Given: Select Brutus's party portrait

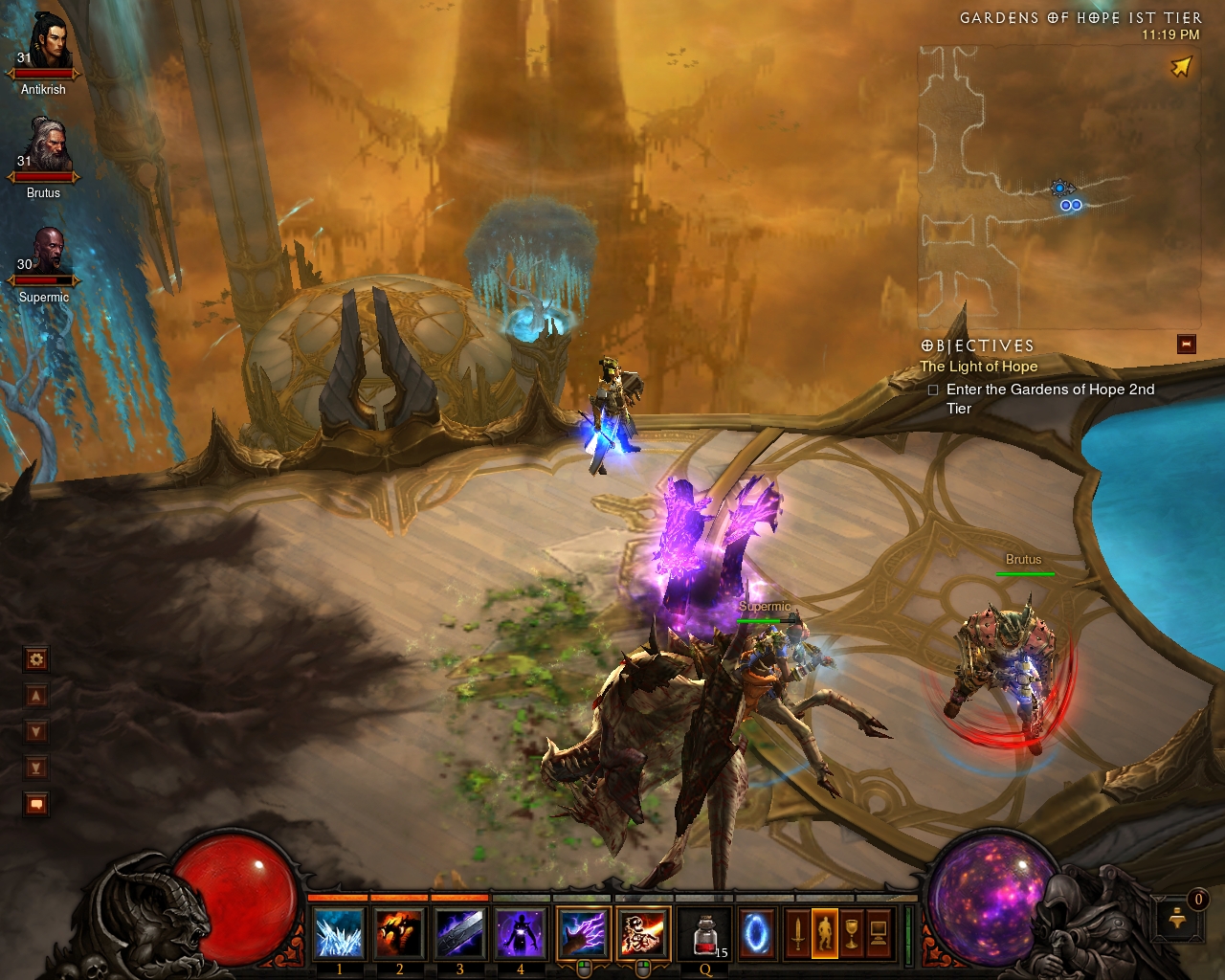Looking at the screenshot, I should pyautogui.click(x=46, y=145).
